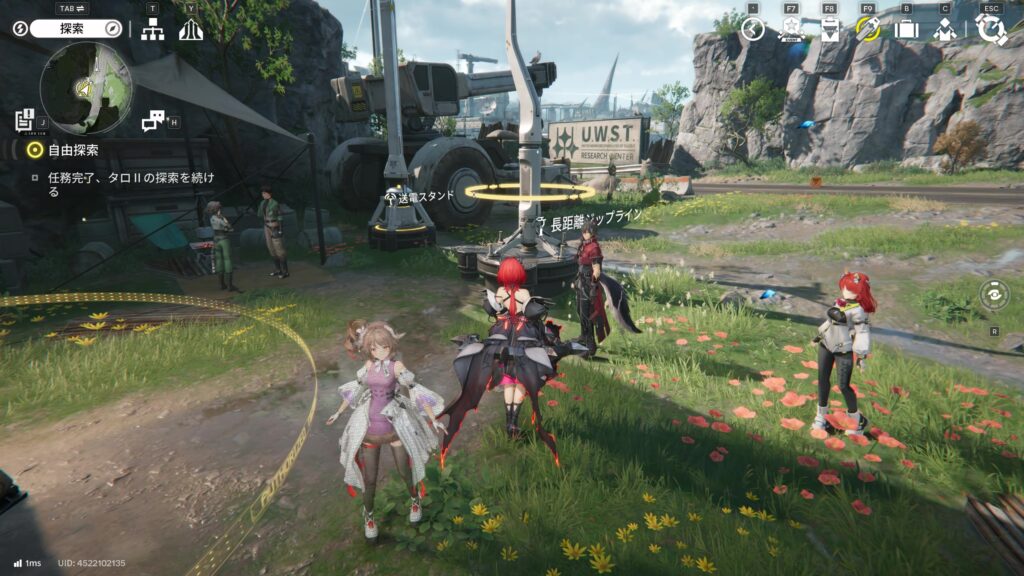Open the circular minimap
Viewport: 1024px width, 576px height.
pos(86,89)
